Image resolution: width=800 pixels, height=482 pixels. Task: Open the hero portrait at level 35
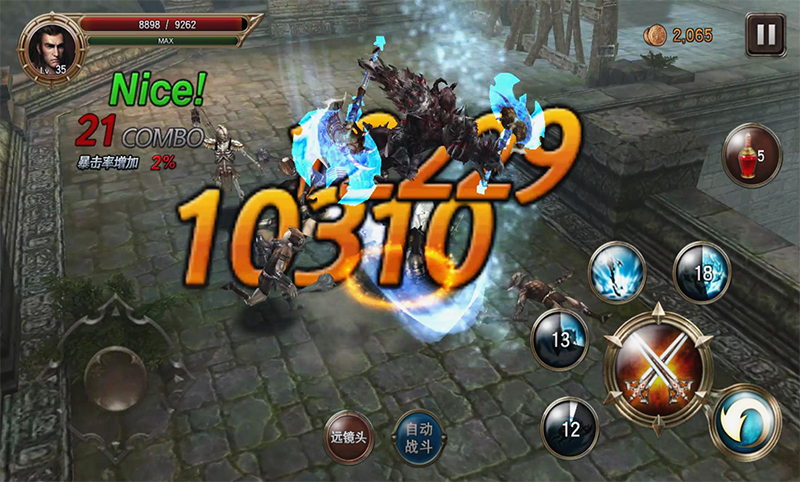tap(45, 43)
